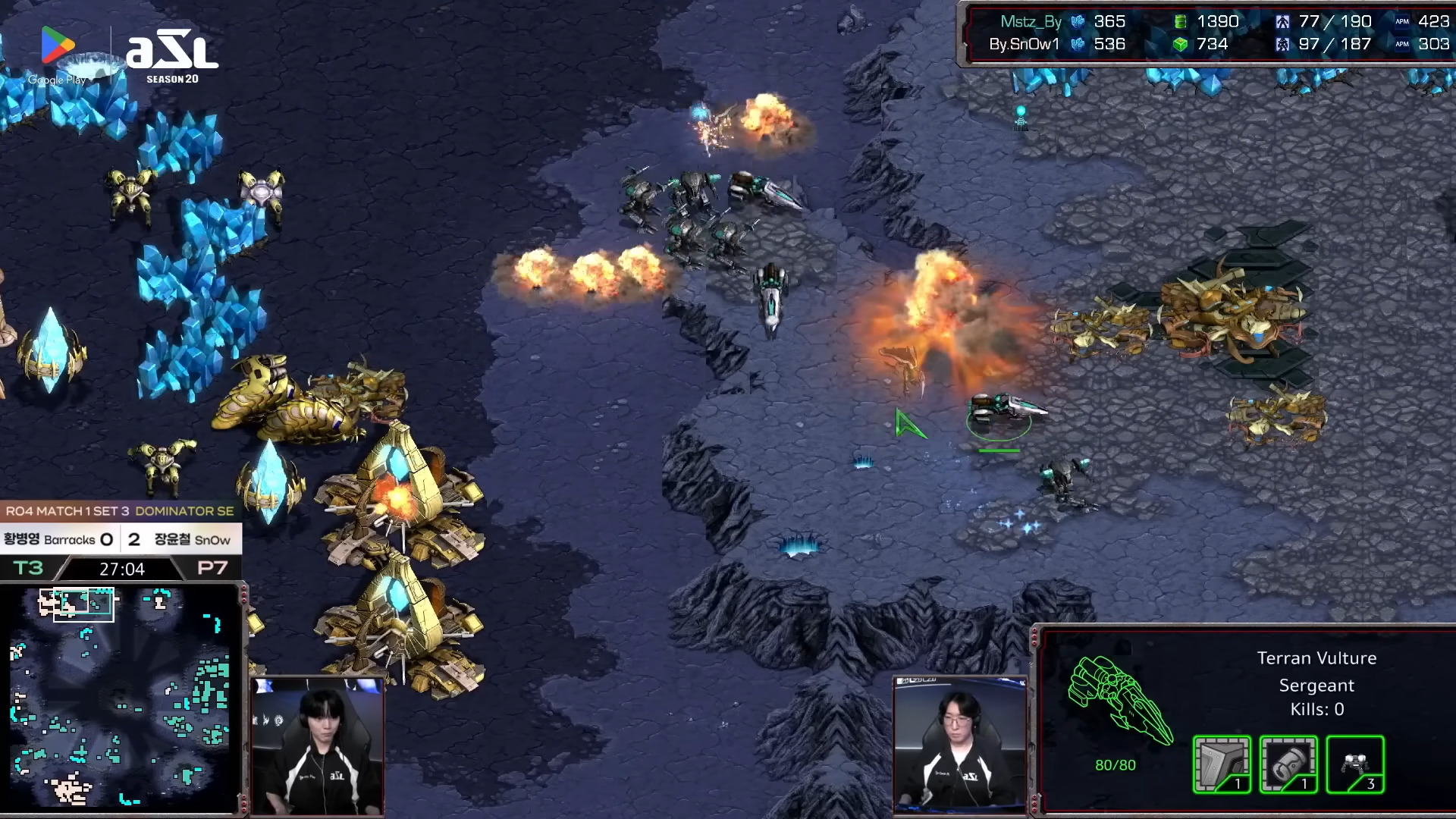Select the vehicle plating armor upgrade icon

click(1221, 764)
